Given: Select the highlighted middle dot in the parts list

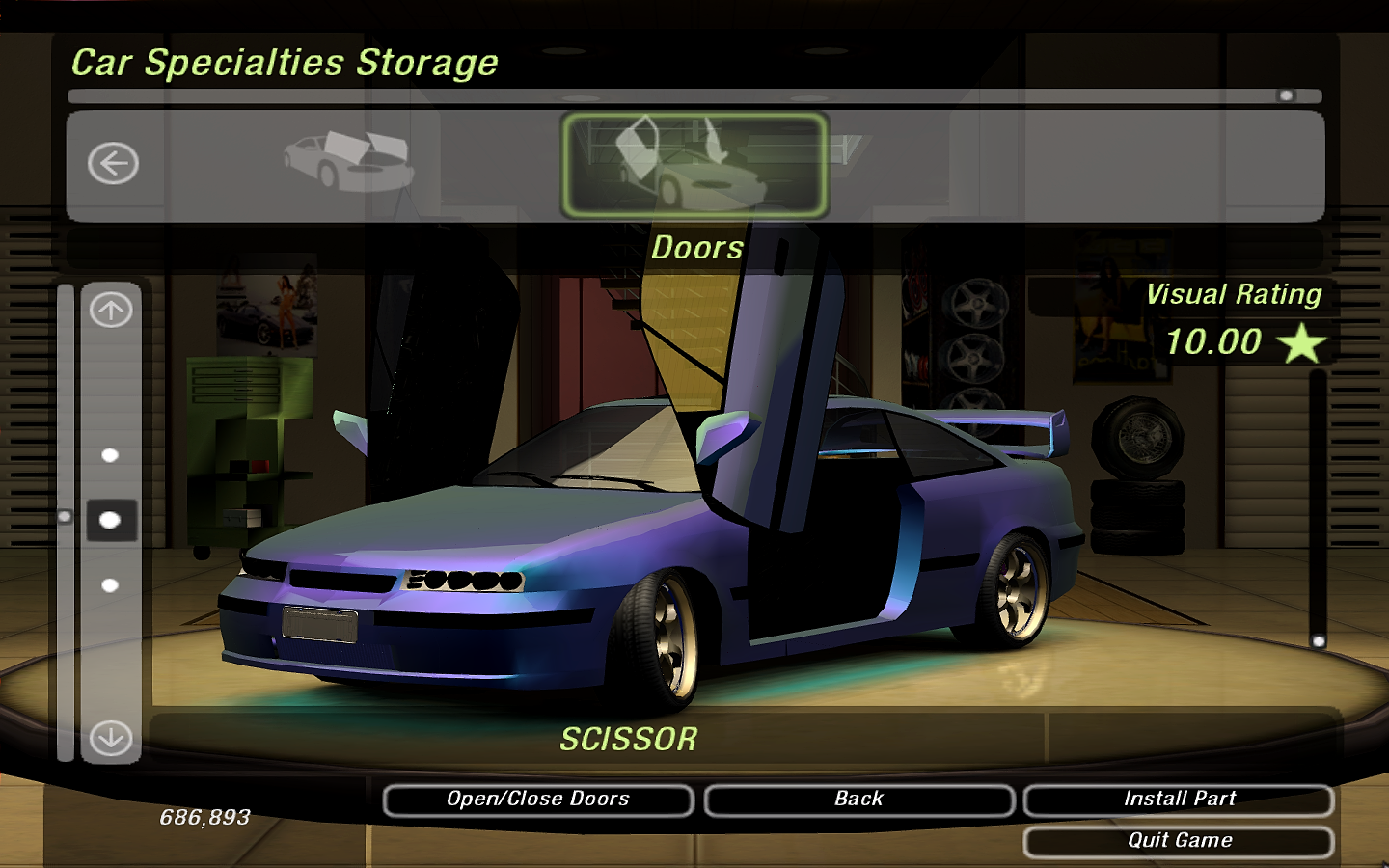Looking at the screenshot, I should [111, 521].
